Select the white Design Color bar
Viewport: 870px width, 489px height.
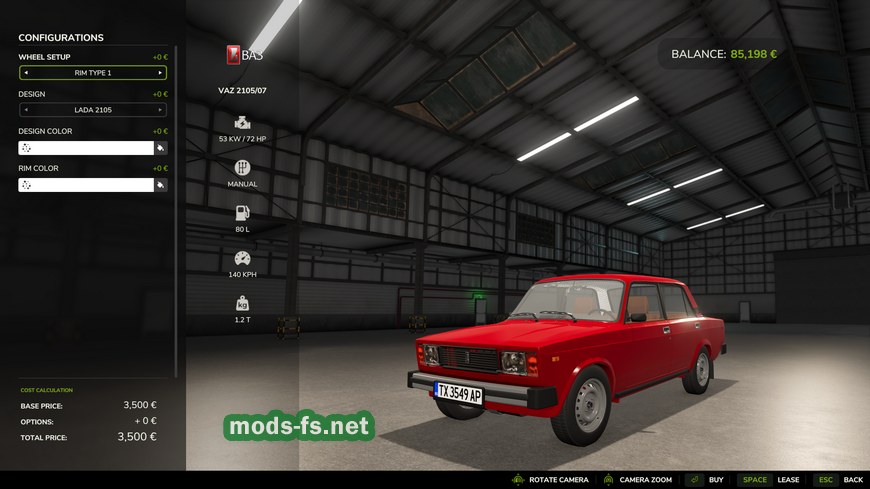tap(85, 148)
